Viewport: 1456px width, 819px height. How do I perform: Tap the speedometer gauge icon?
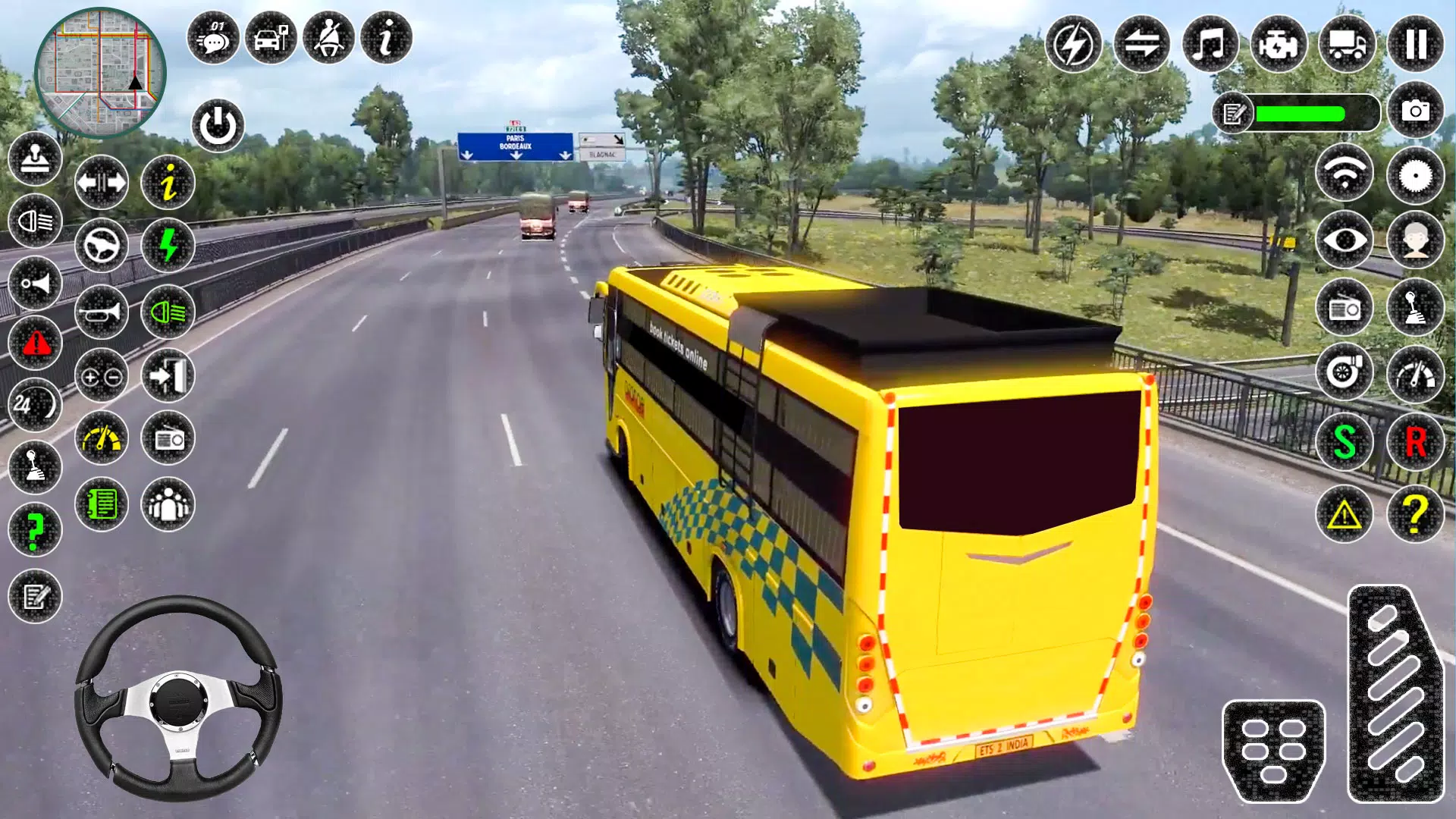pyautogui.click(x=101, y=439)
